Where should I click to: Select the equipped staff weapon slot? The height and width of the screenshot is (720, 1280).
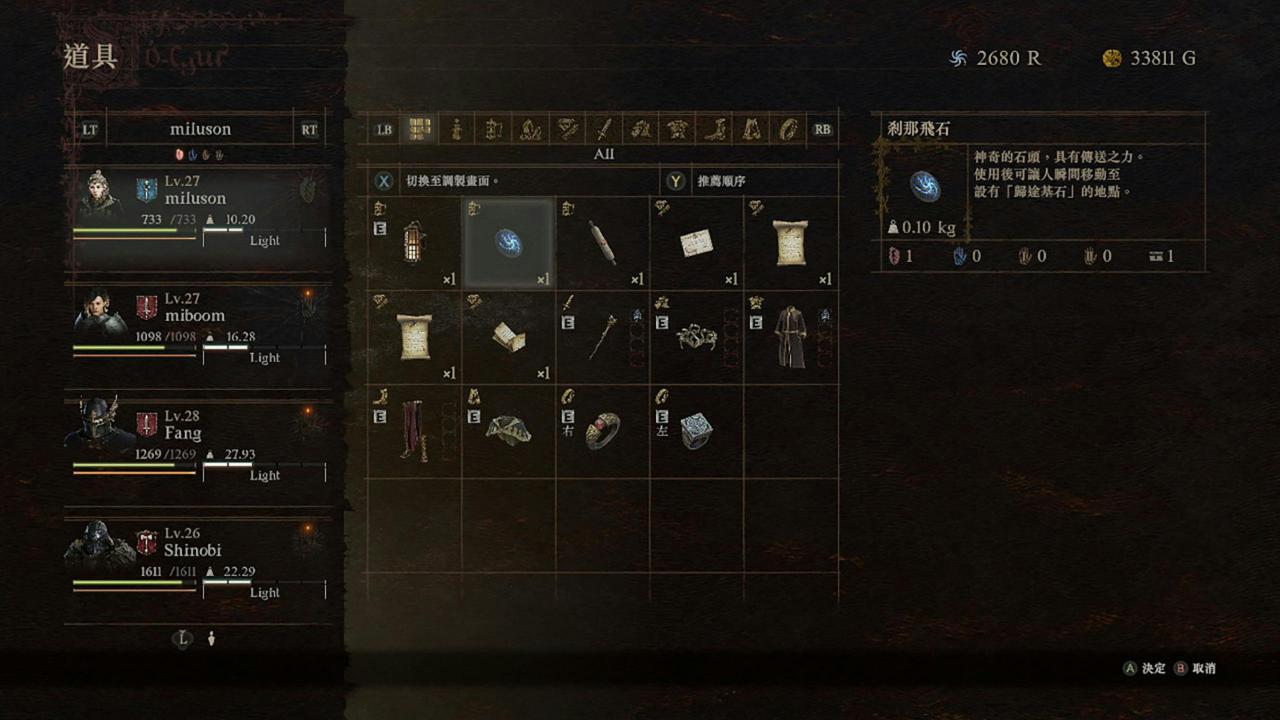pos(602,337)
